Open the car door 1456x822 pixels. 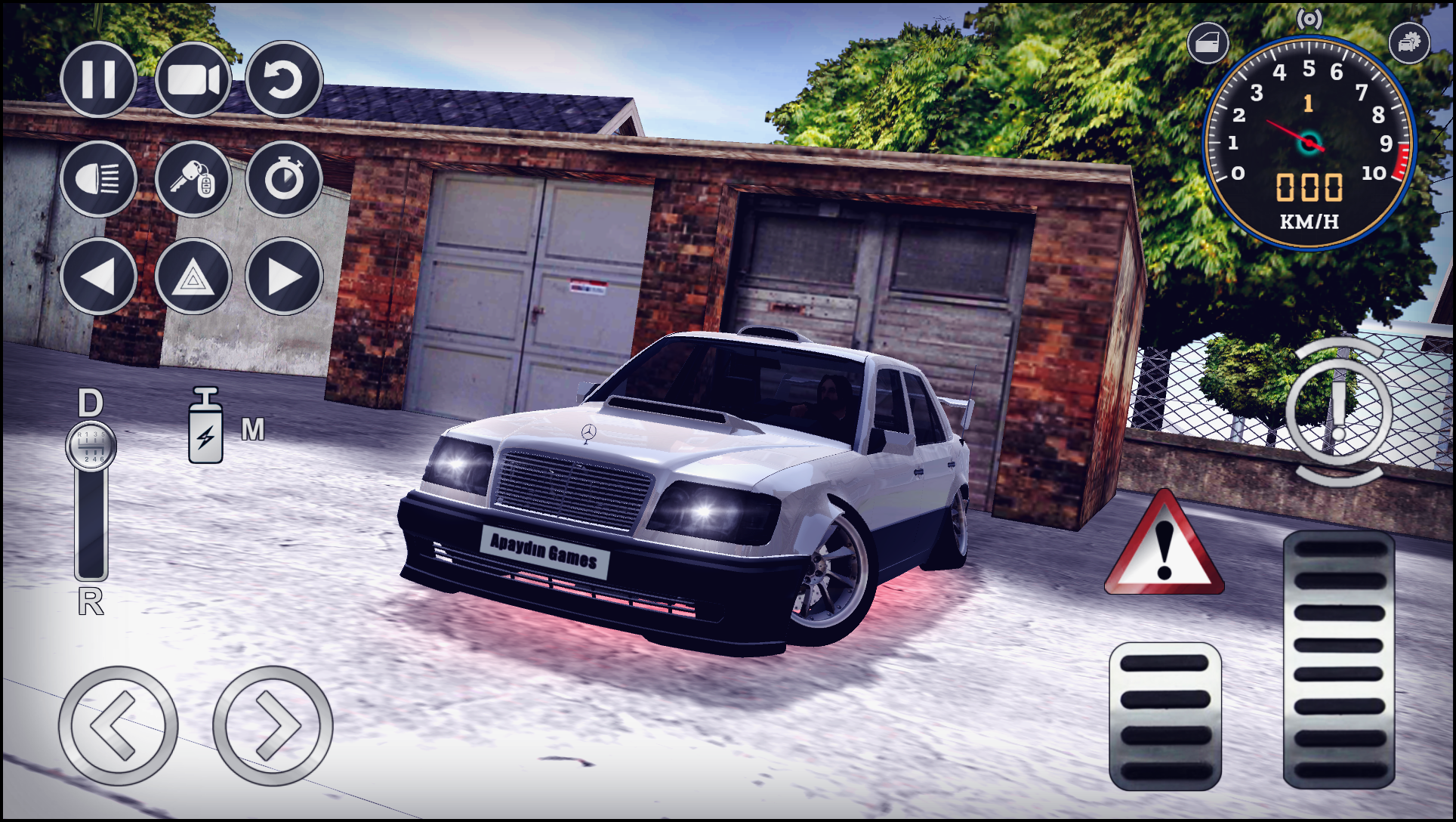[1209, 42]
